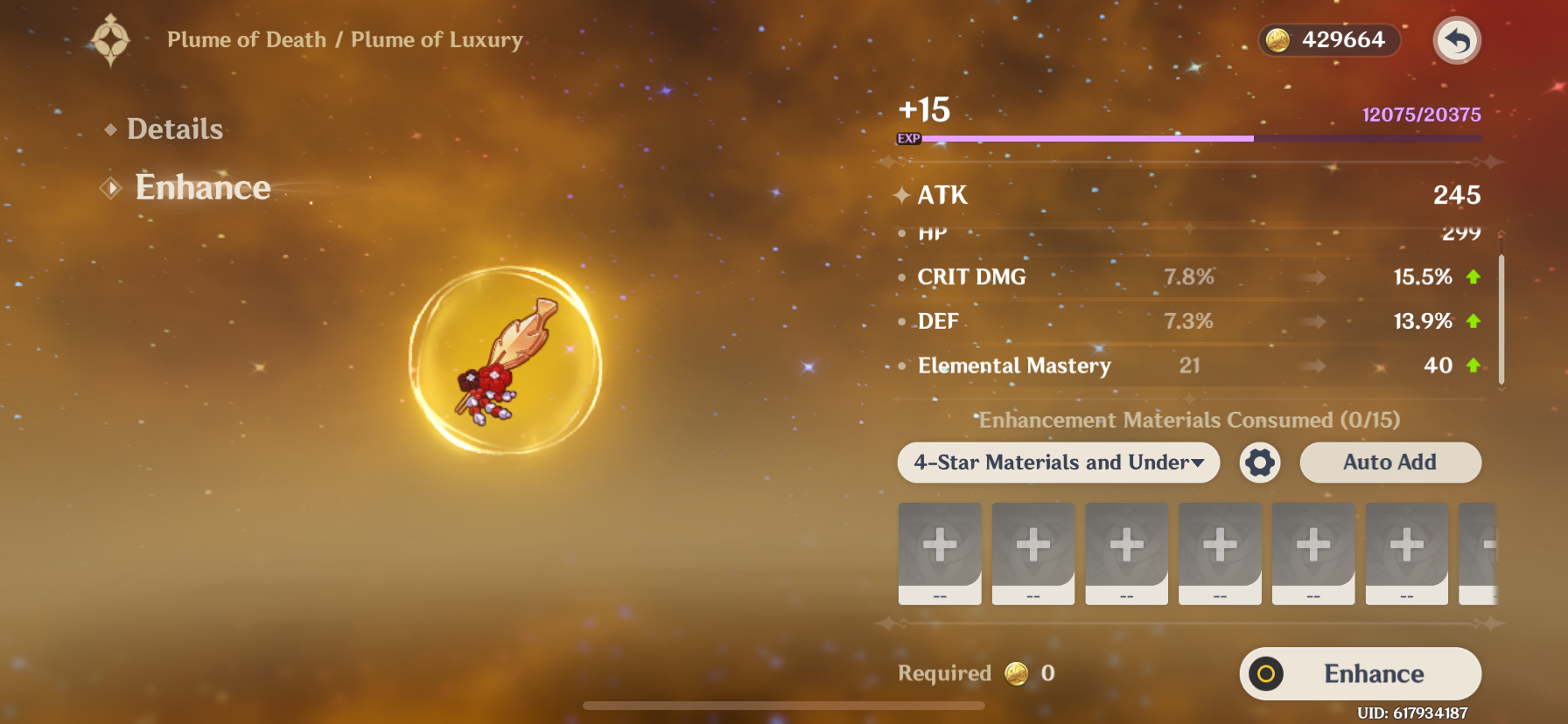1568x724 pixels.
Task: Click the back arrow button
Action: click(x=1457, y=40)
